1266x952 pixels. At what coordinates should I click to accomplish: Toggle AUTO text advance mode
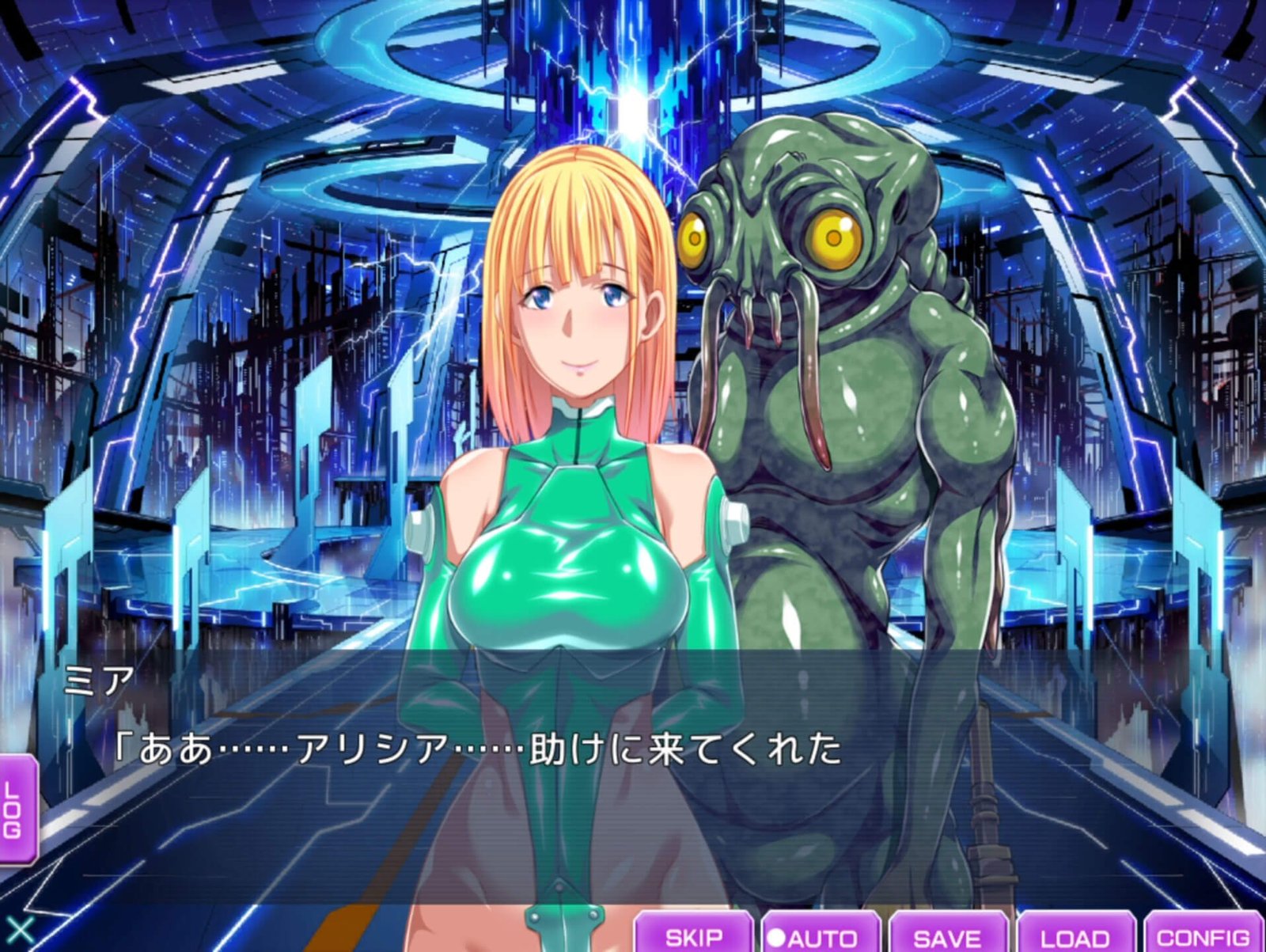point(821,935)
